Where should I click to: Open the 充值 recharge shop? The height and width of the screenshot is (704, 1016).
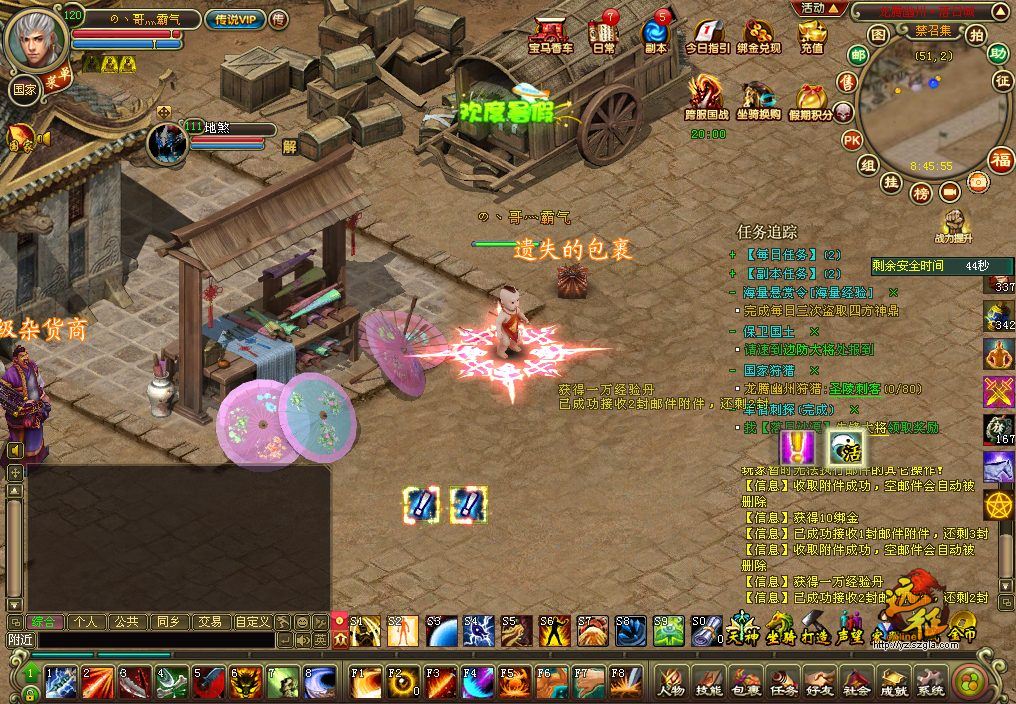click(x=811, y=35)
